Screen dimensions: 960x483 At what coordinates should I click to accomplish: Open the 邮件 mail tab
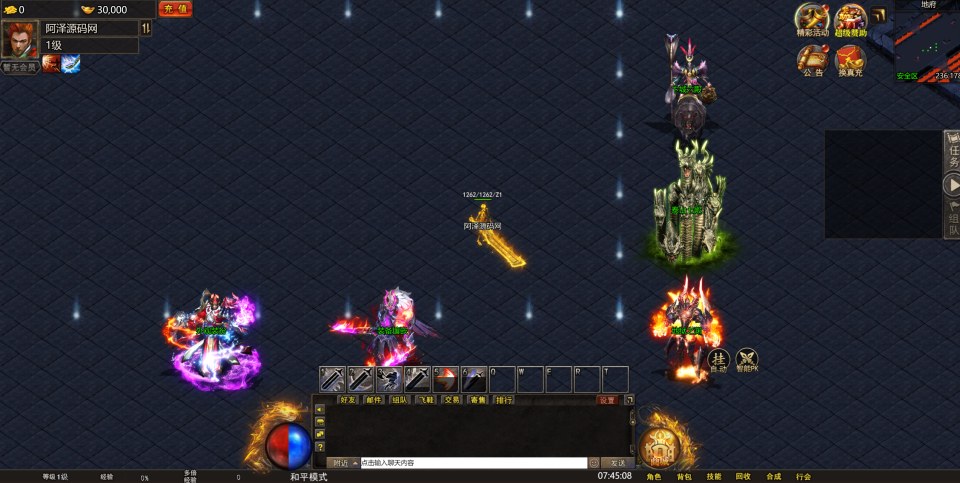click(374, 399)
